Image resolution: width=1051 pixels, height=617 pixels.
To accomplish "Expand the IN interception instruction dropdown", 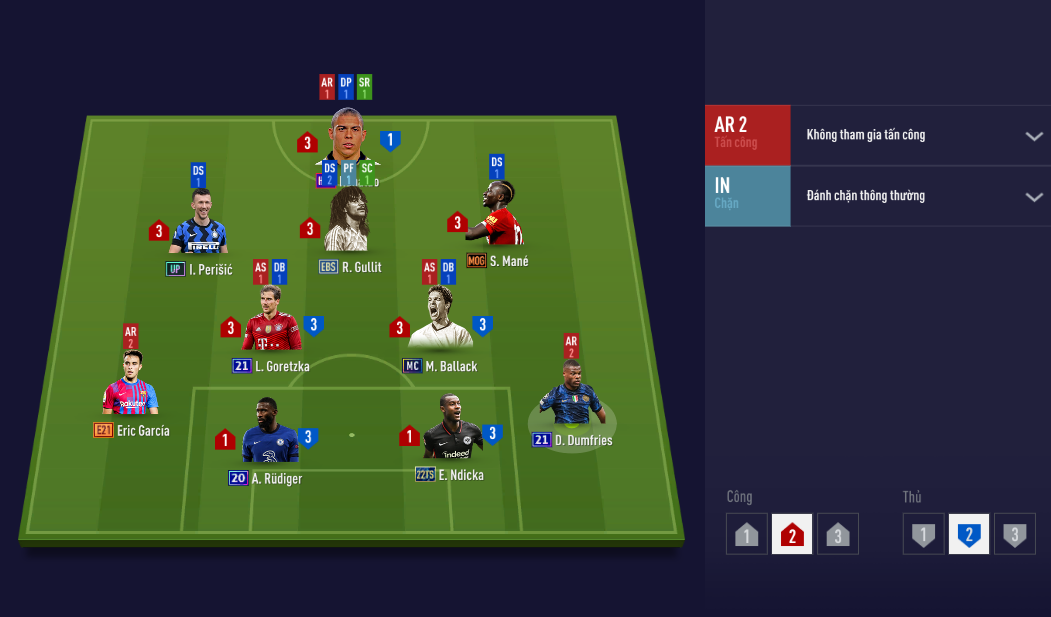I will pyautogui.click(x=1034, y=197).
